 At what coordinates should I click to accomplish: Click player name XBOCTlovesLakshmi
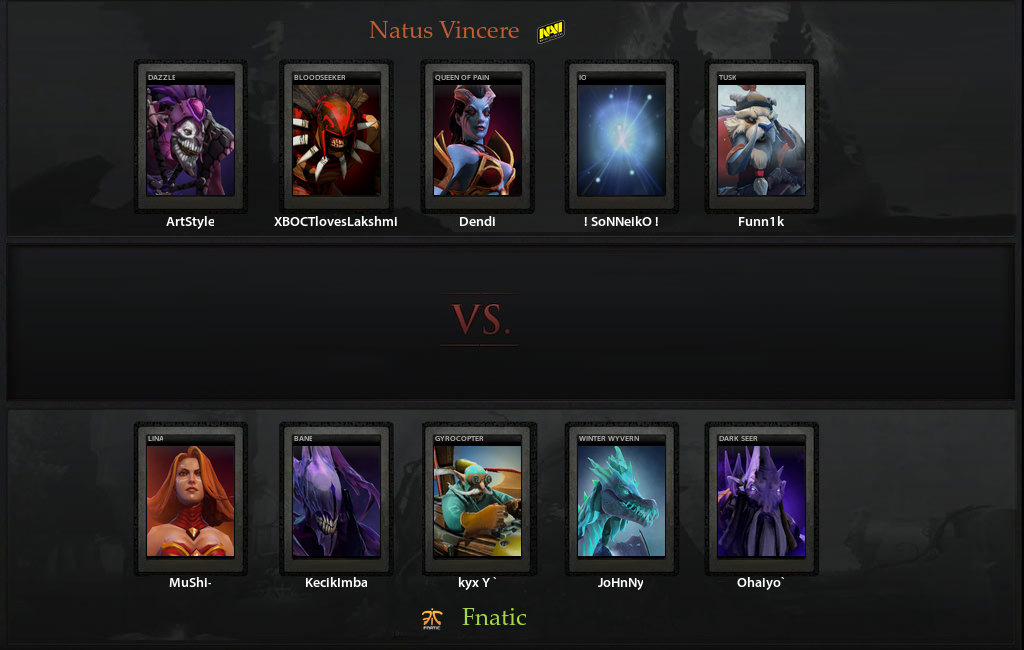336,222
